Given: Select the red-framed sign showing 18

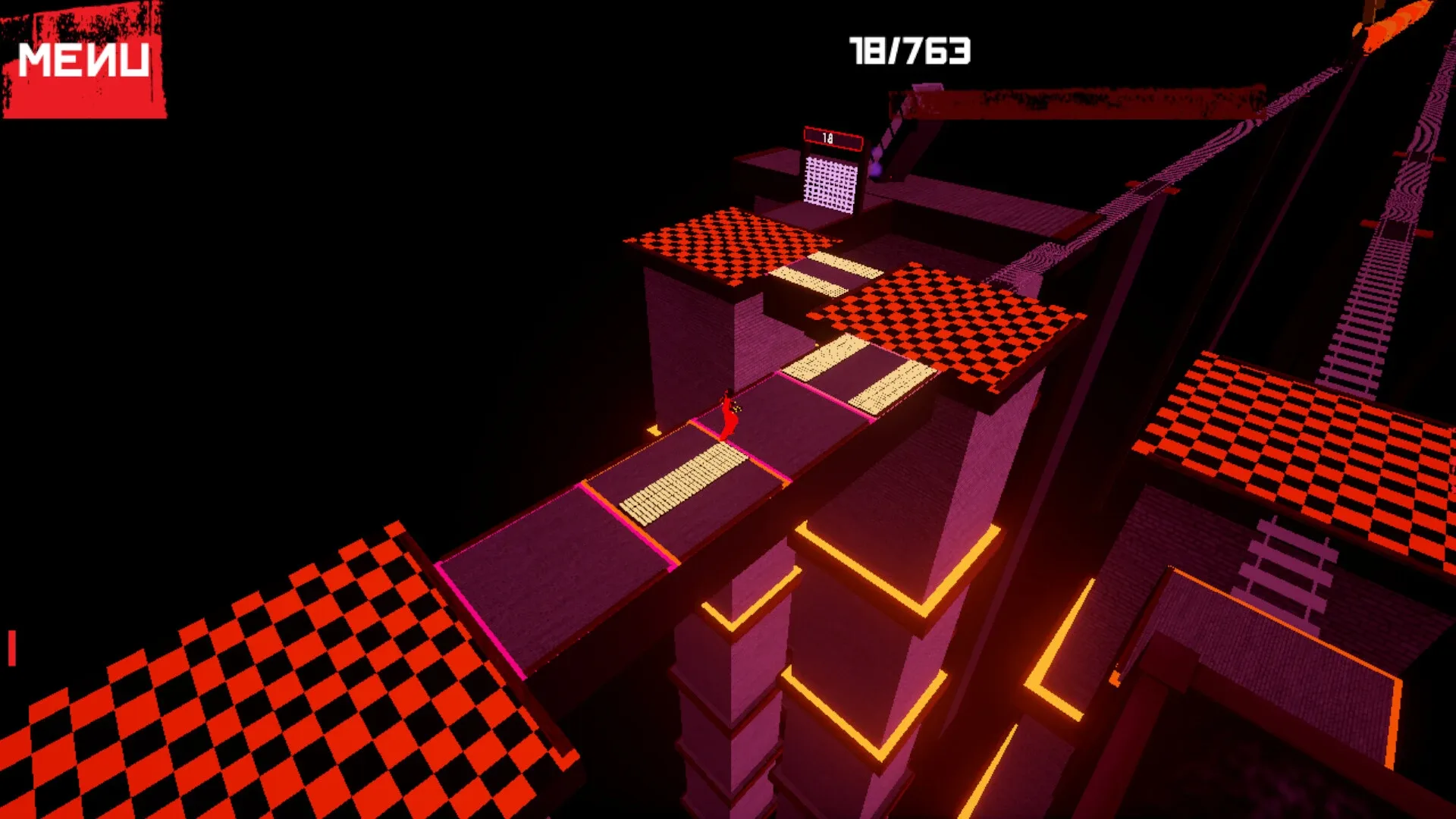Looking at the screenshot, I should (x=833, y=138).
